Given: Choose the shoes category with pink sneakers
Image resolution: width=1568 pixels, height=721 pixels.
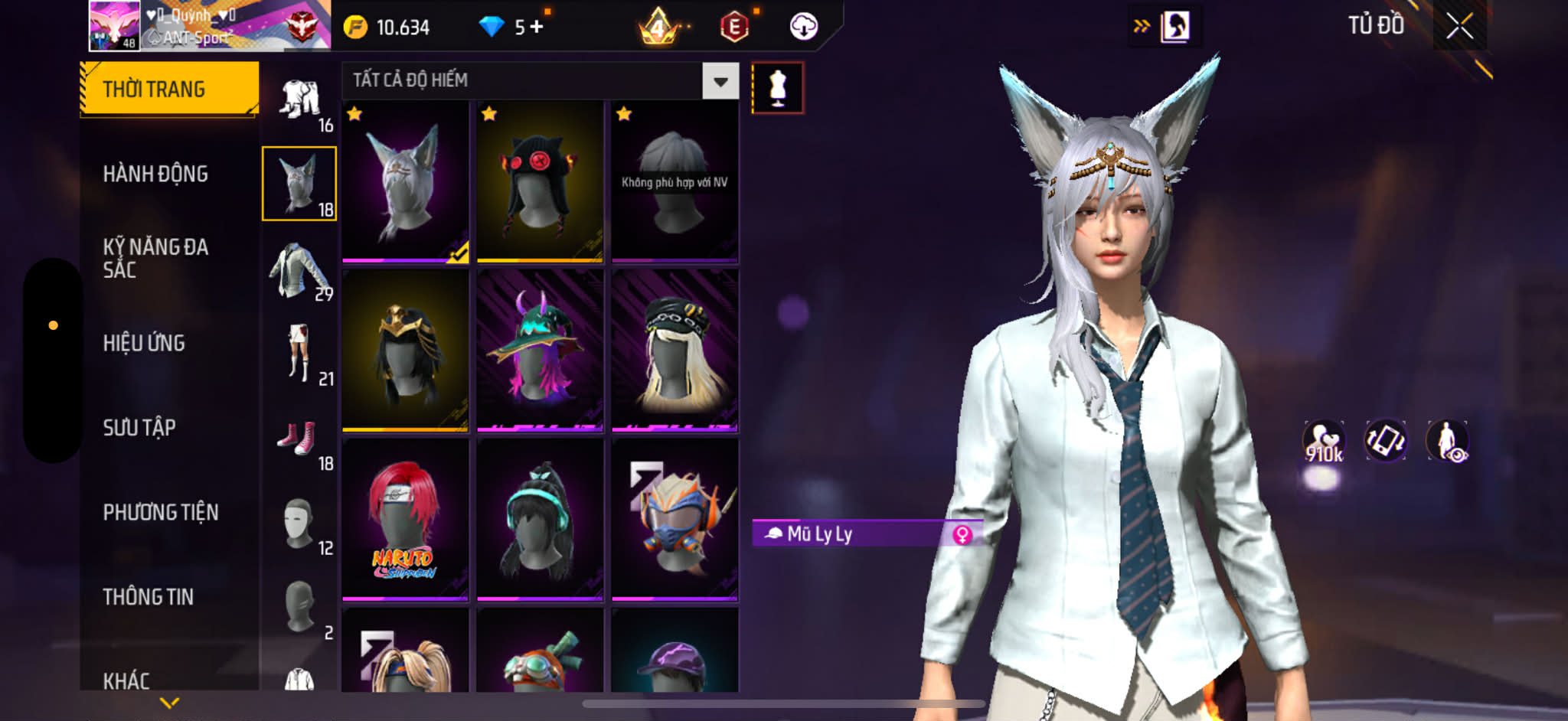Looking at the screenshot, I should [299, 440].
